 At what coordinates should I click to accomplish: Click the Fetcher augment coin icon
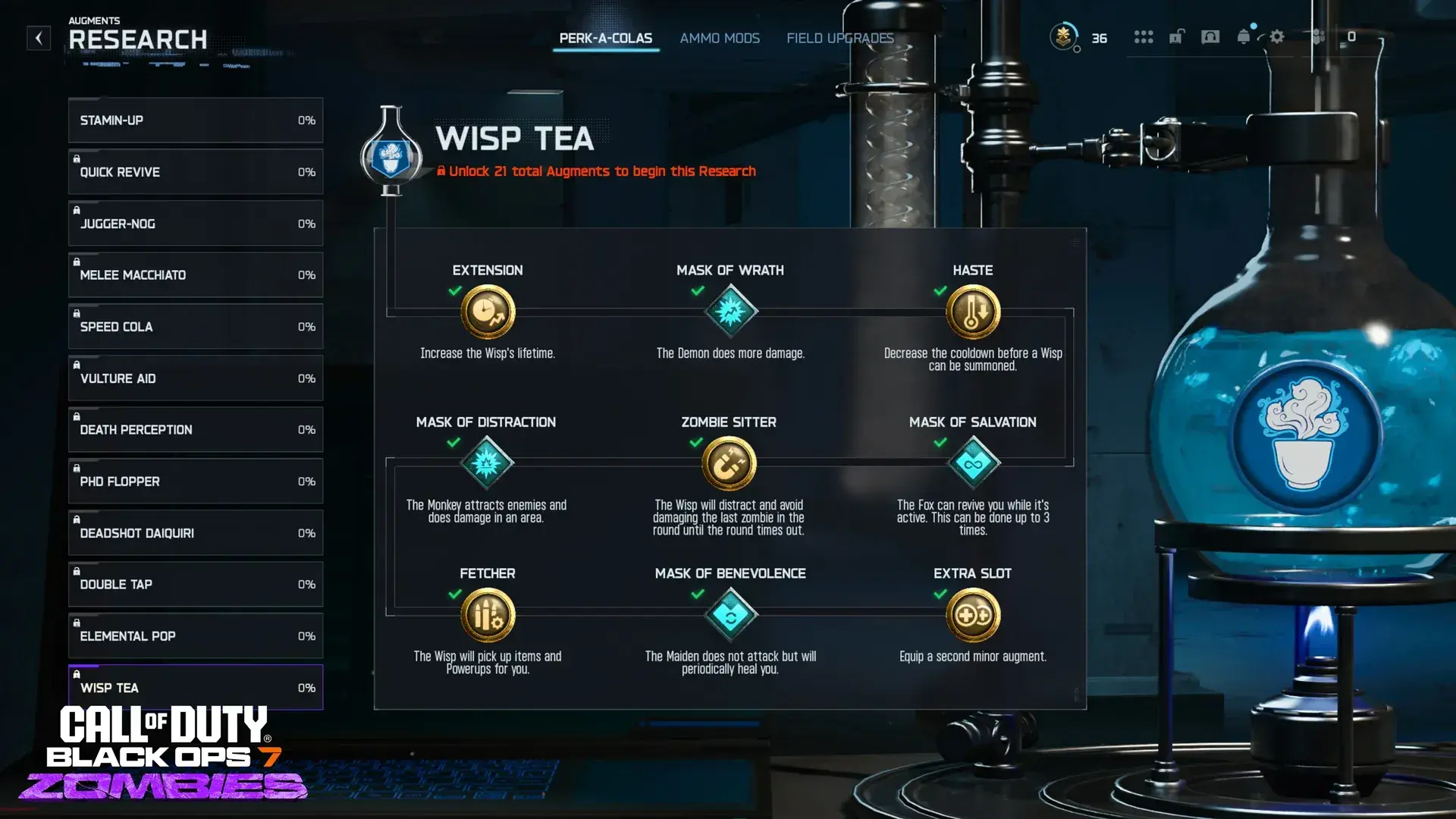pos(488,615)
